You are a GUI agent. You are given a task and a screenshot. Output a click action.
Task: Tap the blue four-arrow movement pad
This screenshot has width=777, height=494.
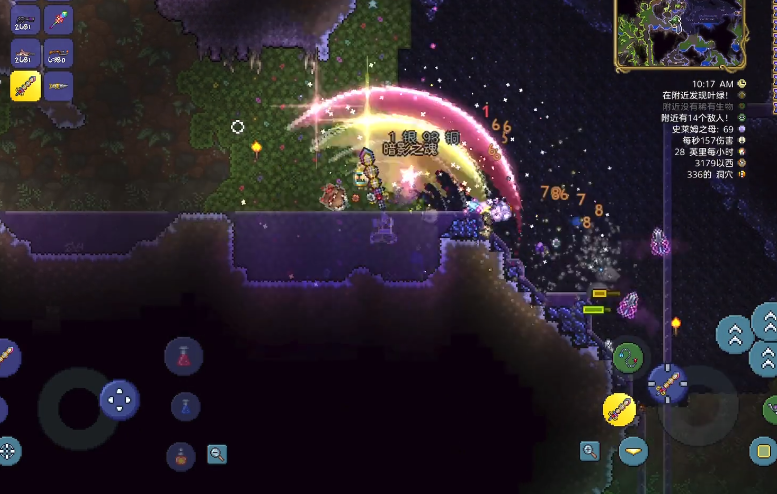(119, 400)
